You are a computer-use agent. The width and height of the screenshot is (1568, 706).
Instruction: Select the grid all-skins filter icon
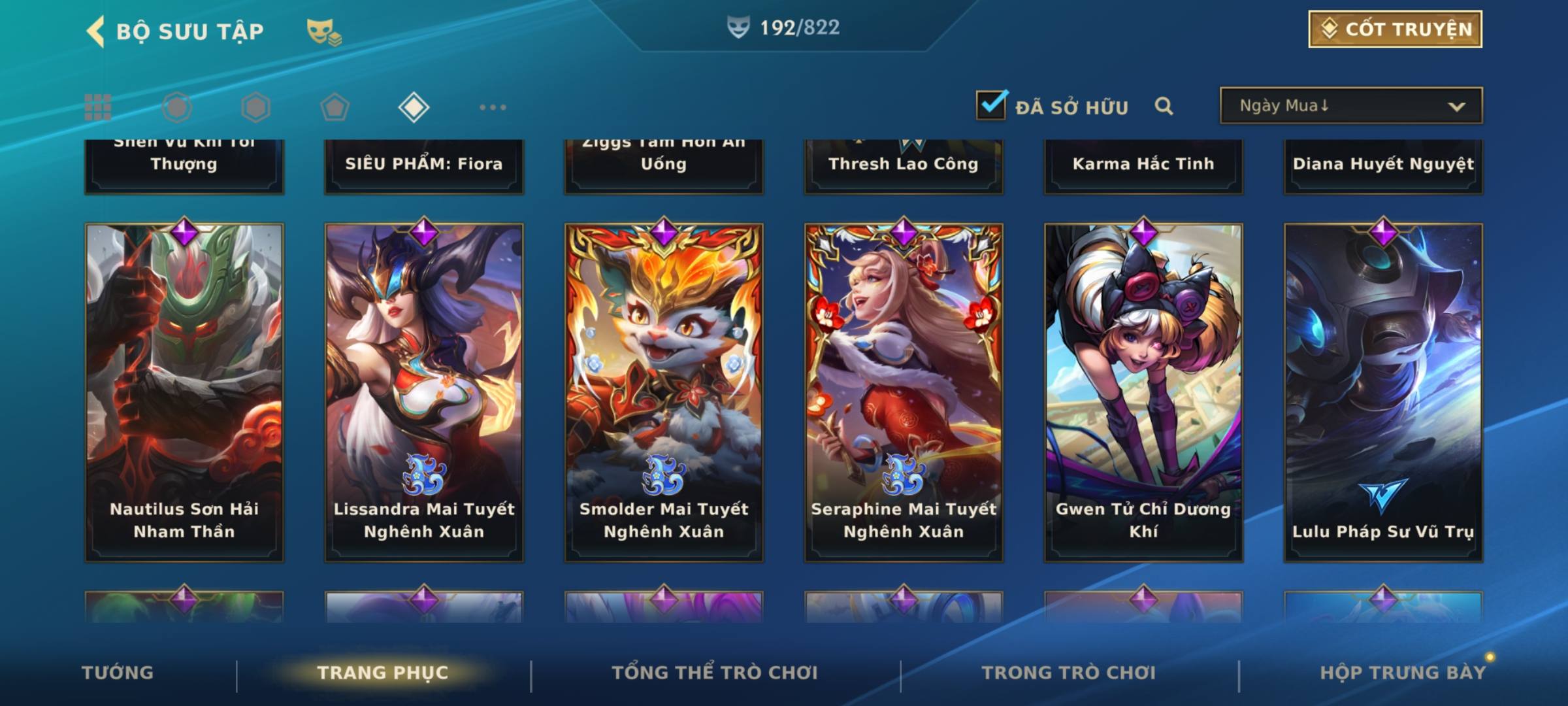pyautogui.click(x=98, y=107)
